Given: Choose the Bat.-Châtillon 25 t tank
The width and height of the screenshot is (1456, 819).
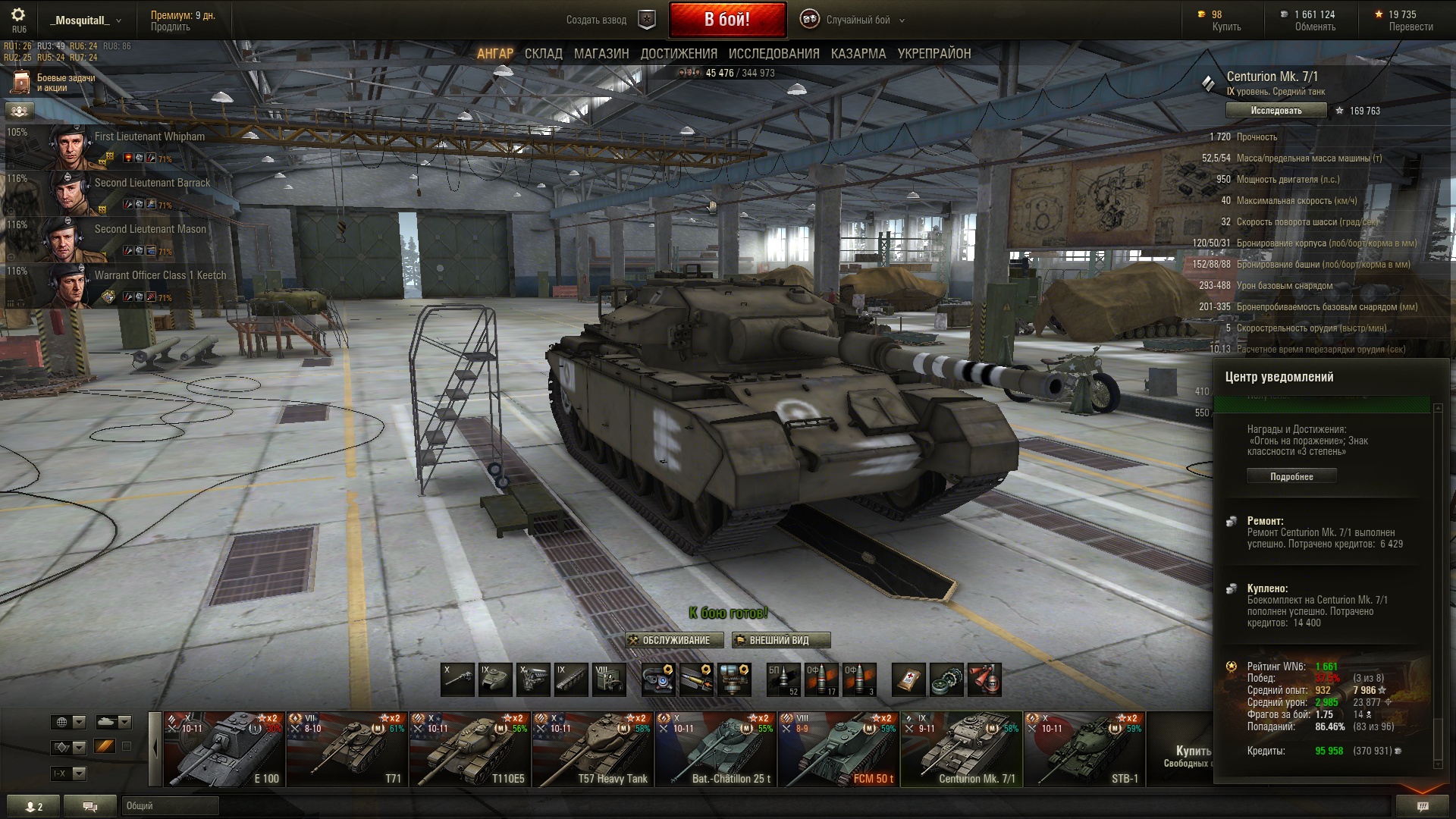Looking at the screenshot, I should 715,749.
